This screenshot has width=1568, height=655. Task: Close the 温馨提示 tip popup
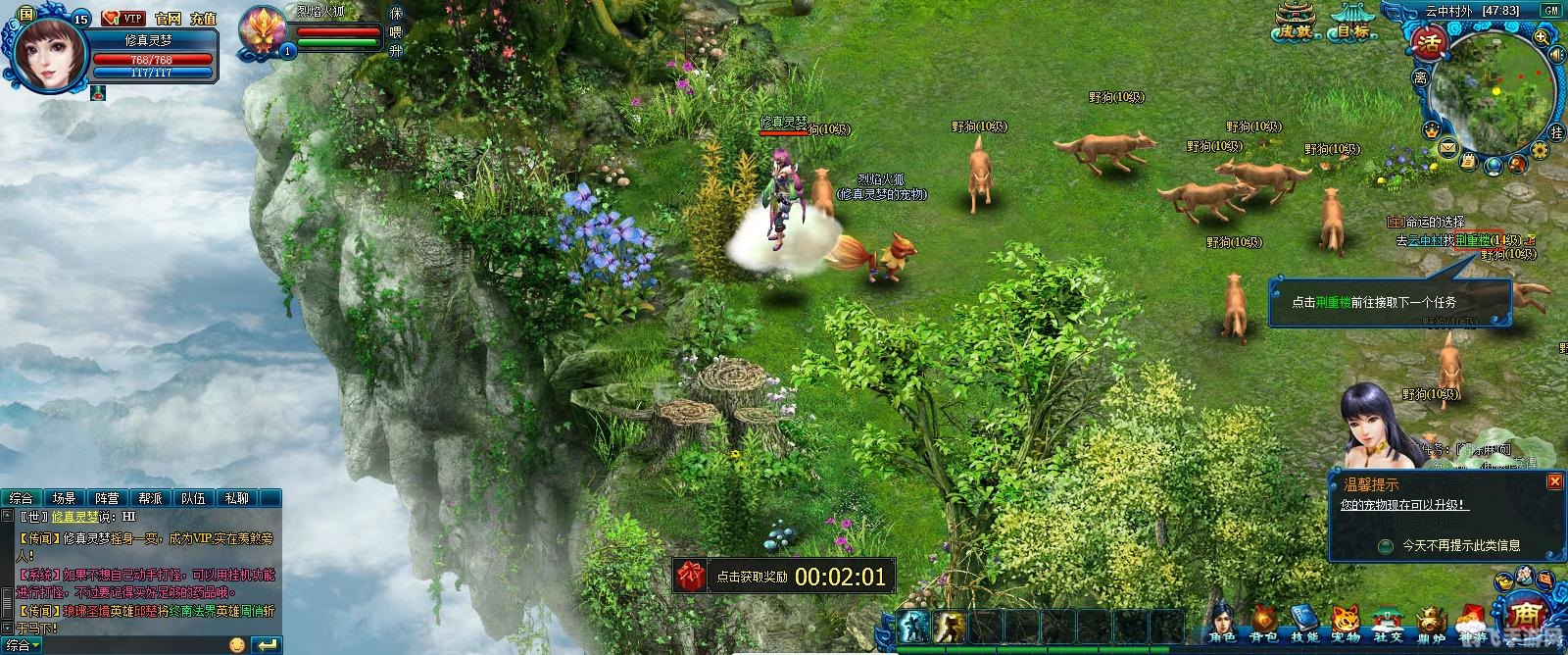[1554, 481]
